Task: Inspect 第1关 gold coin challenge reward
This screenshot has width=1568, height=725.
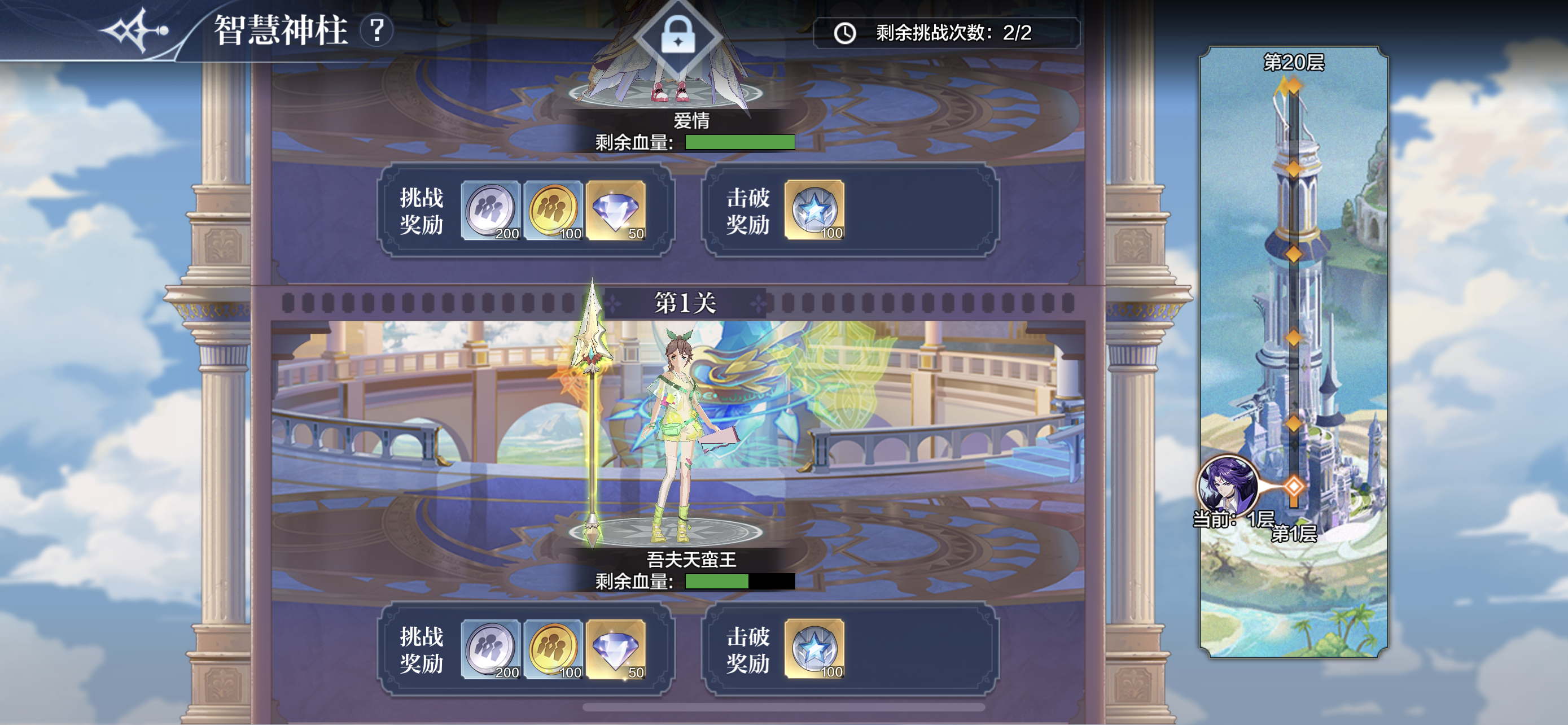Action: coord(553,648)
